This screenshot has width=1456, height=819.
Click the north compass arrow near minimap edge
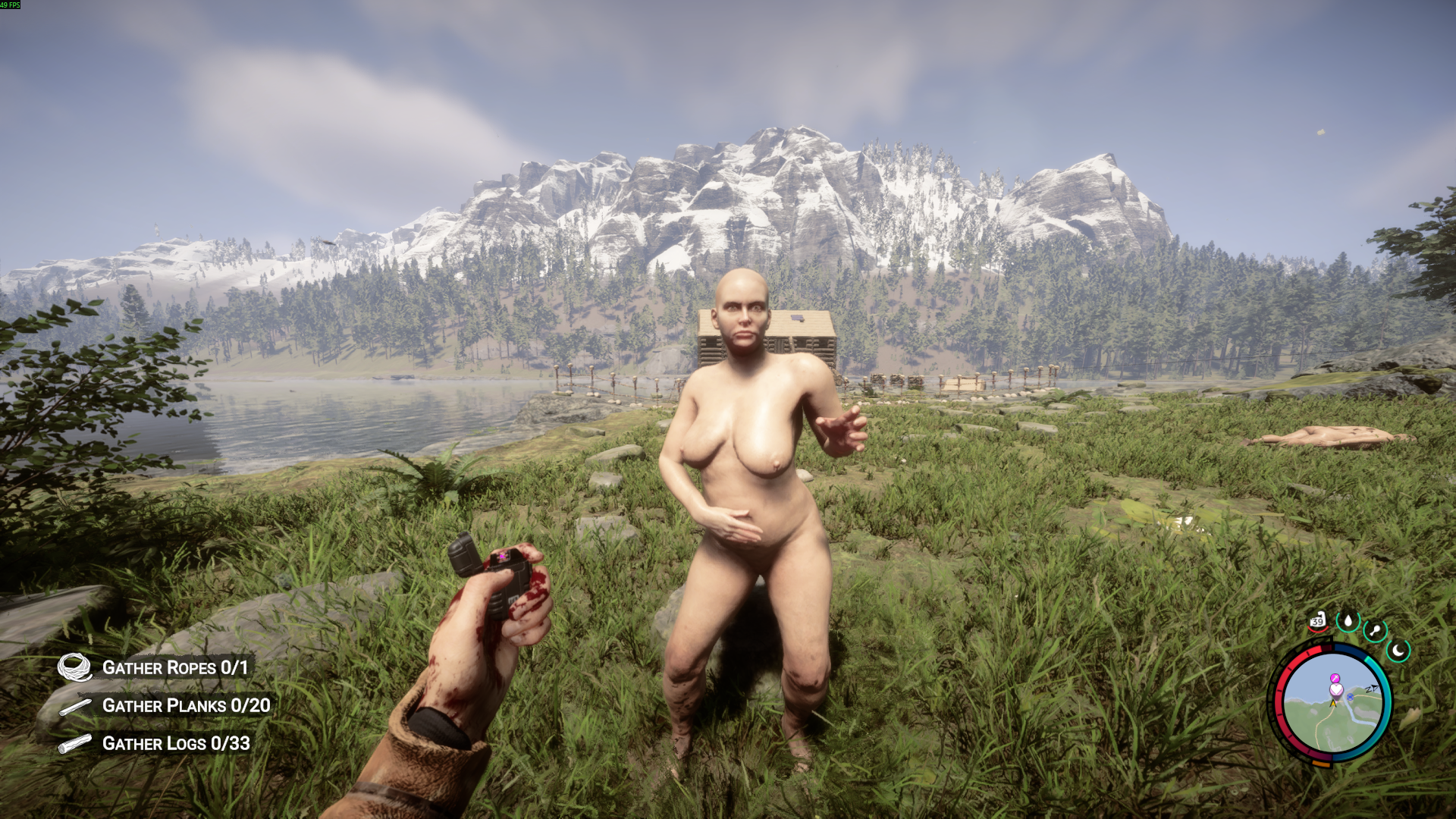tap(1373, 688)
